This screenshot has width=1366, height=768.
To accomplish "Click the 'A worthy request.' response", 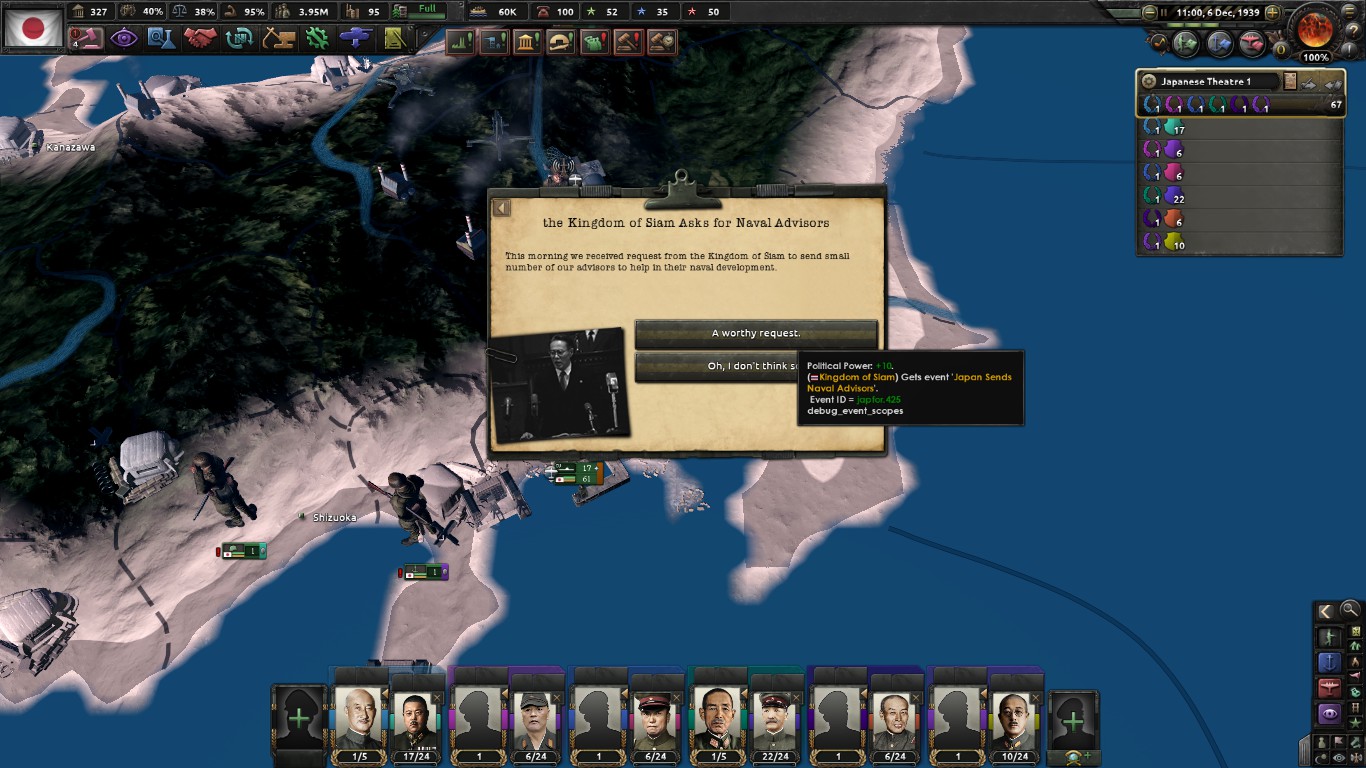I will [x=754, y=333].
